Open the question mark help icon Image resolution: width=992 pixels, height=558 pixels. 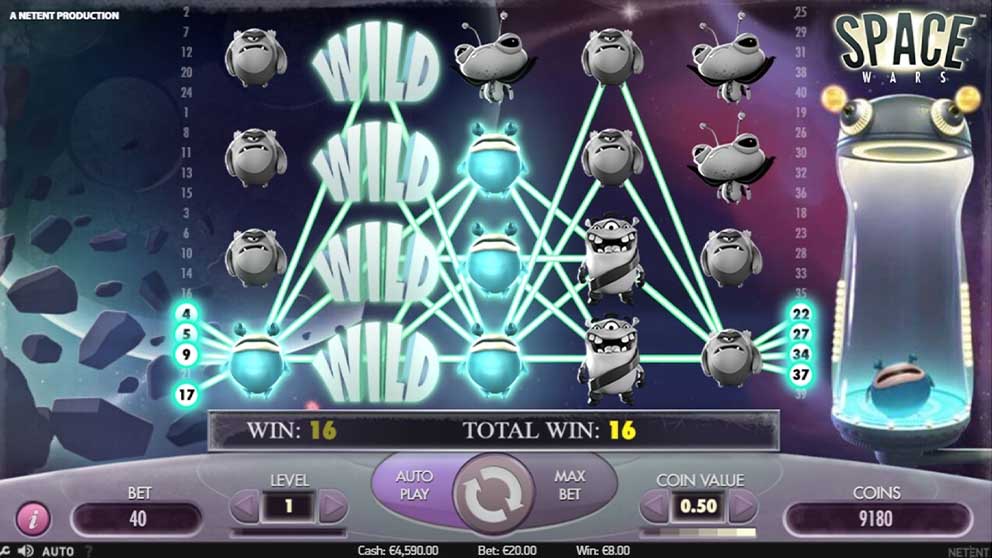[88, 551]
